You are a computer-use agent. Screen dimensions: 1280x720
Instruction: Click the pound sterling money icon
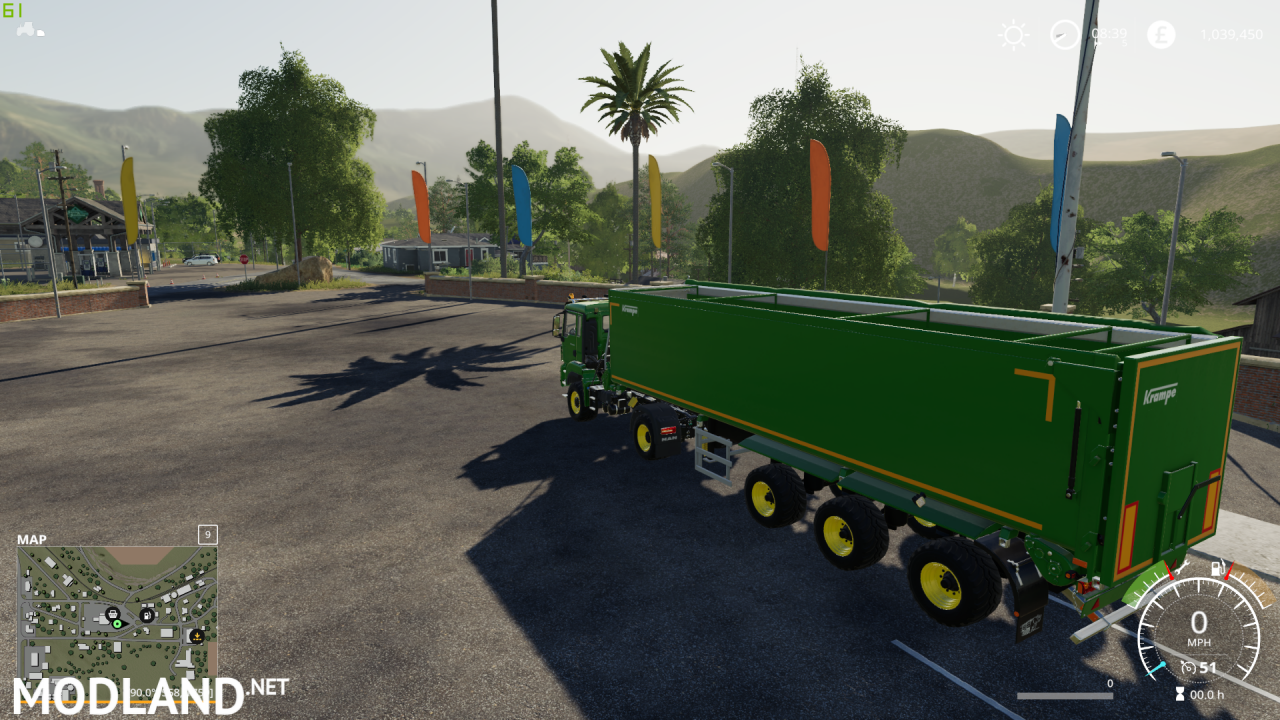coord(1160,34)
